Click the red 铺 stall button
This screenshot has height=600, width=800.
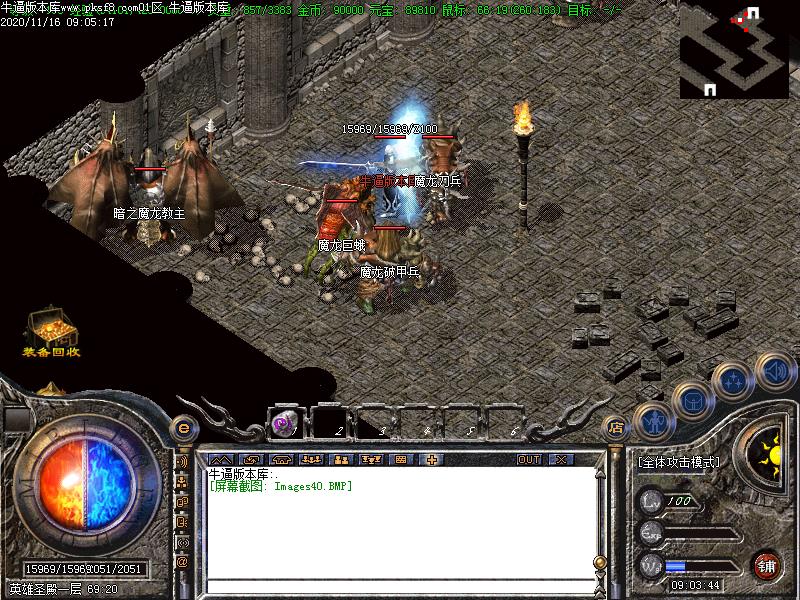(766, 565)
